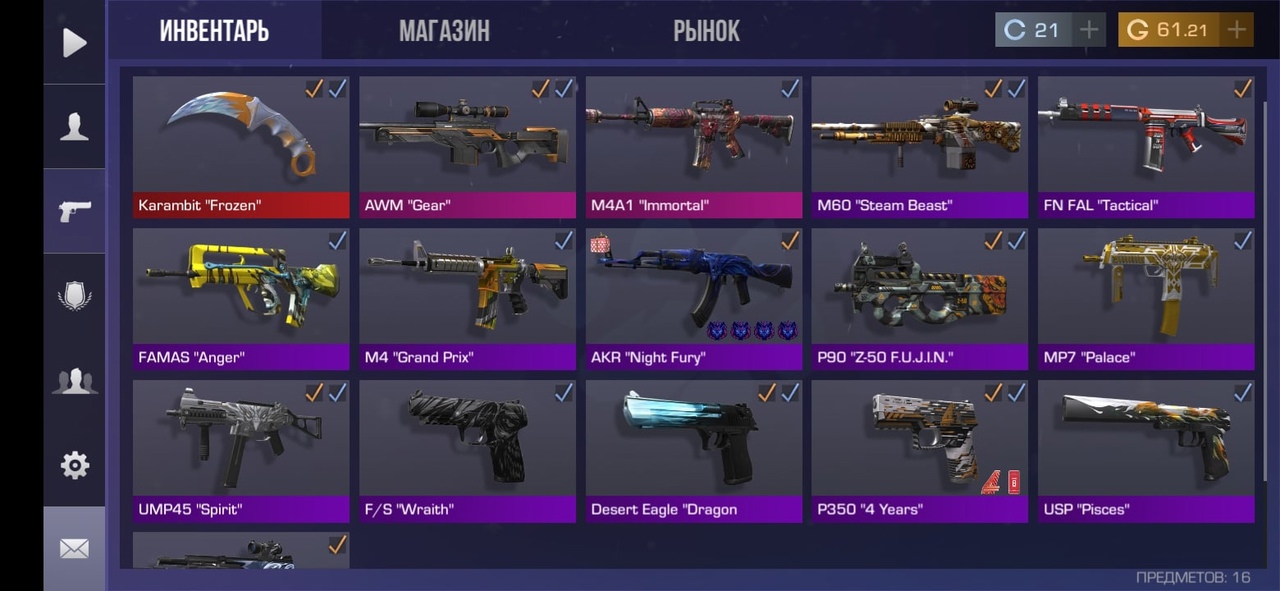Pick the M60 "Steam Beast" skin
Screen dimensions: 1280x591
tap(919, 146)
